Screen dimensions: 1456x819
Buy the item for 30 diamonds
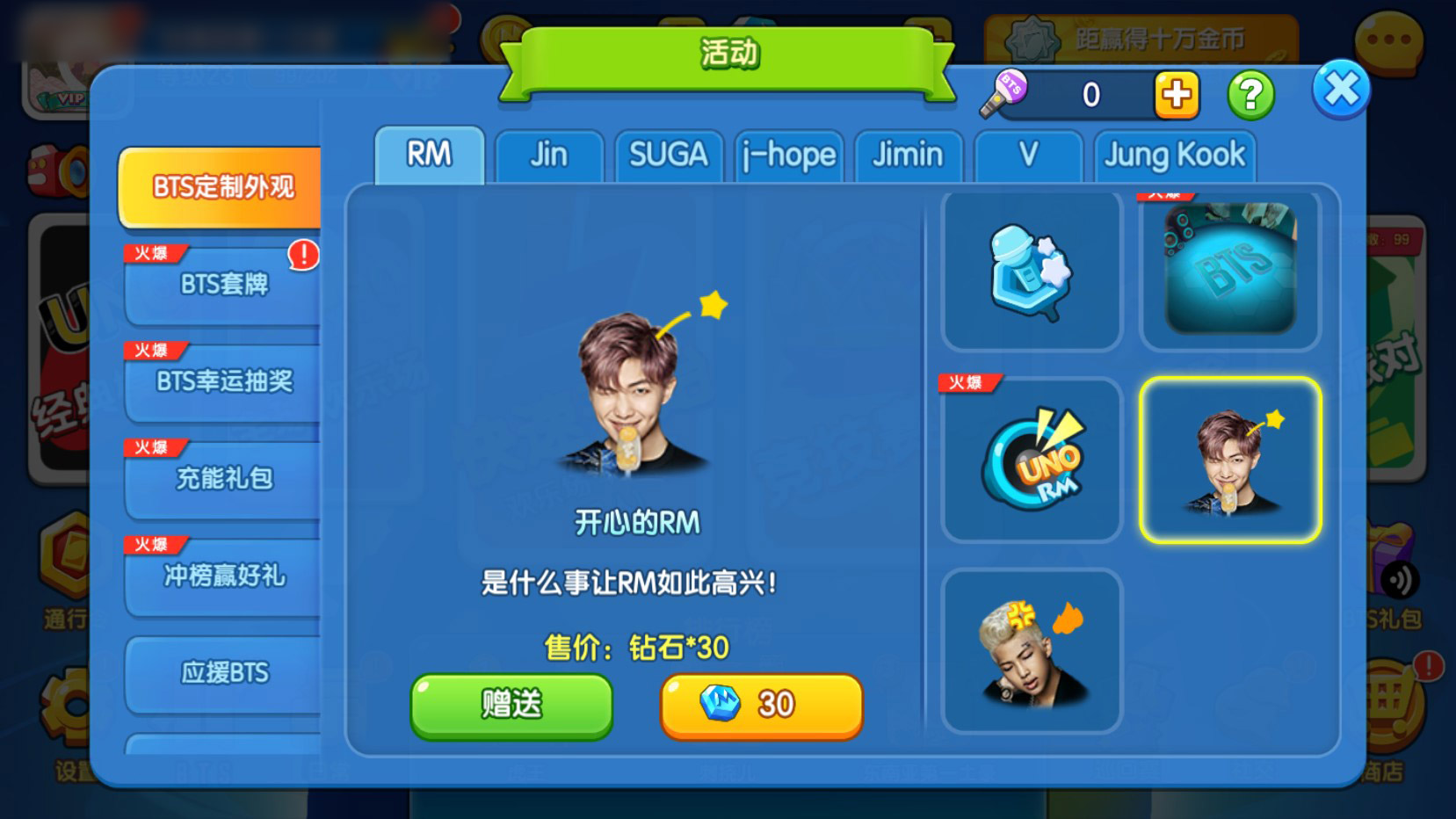click(761, 705)
